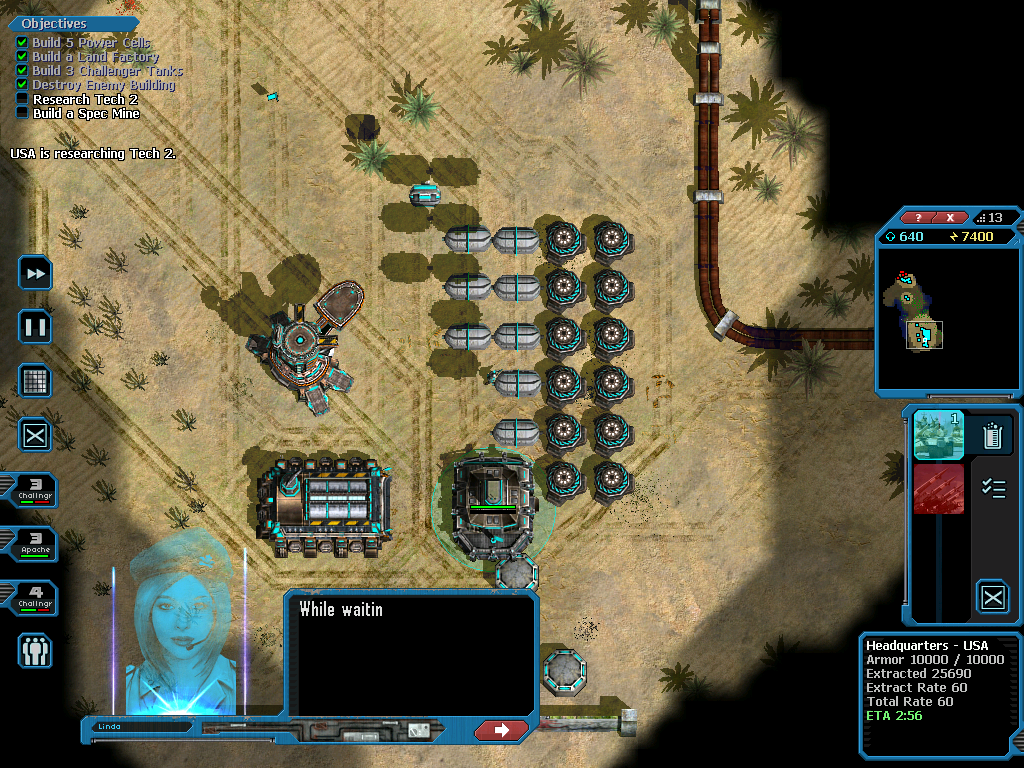Viewport: 1024px width, 768px height.
Task: Choose the tank production thumbnail
Action: (938, 435)
